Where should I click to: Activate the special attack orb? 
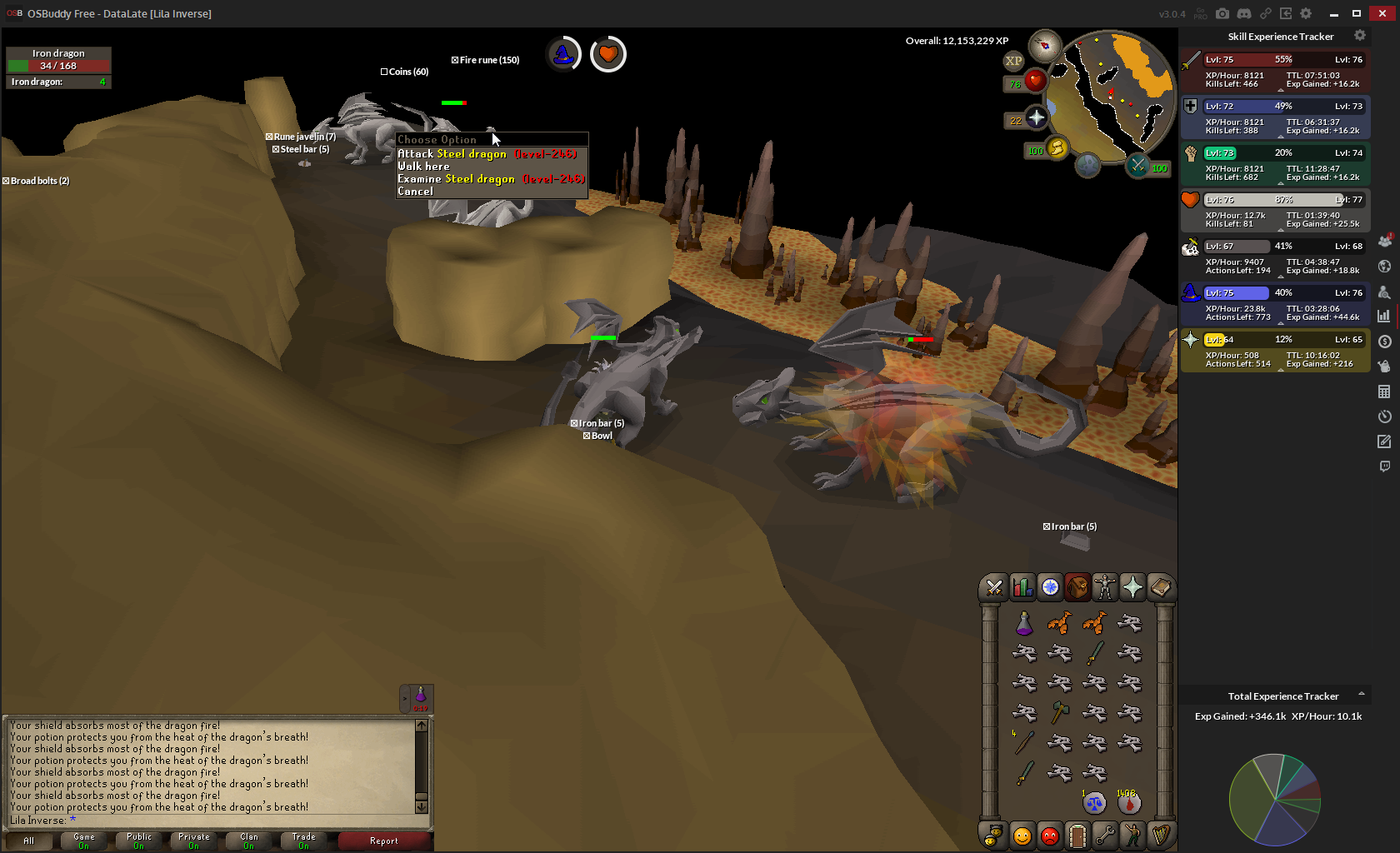click(x=1138, y=166)
